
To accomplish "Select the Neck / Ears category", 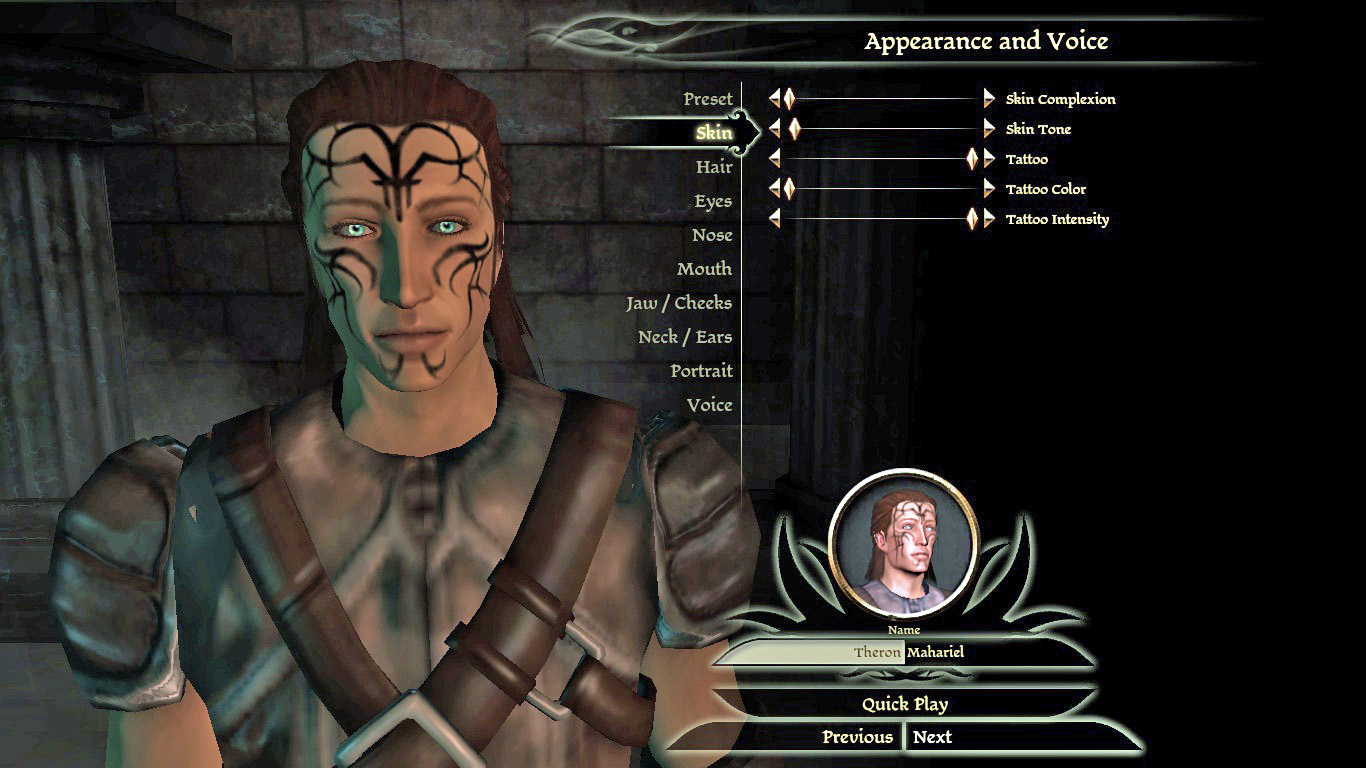I will [685, 337].
